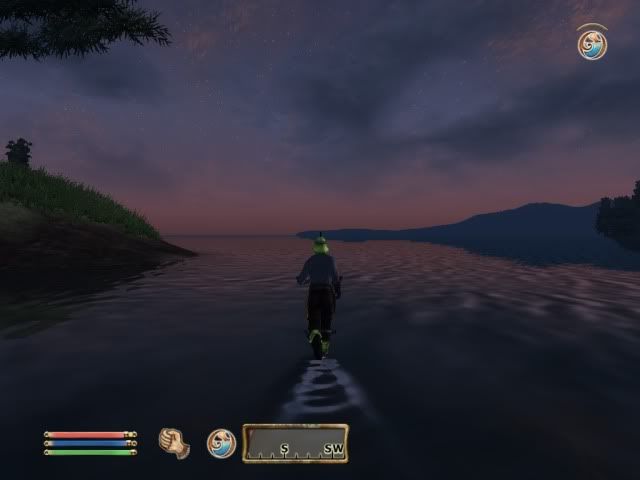Click the active spell effect icon below the arc
Screen dimensions: 640x480
592,45
